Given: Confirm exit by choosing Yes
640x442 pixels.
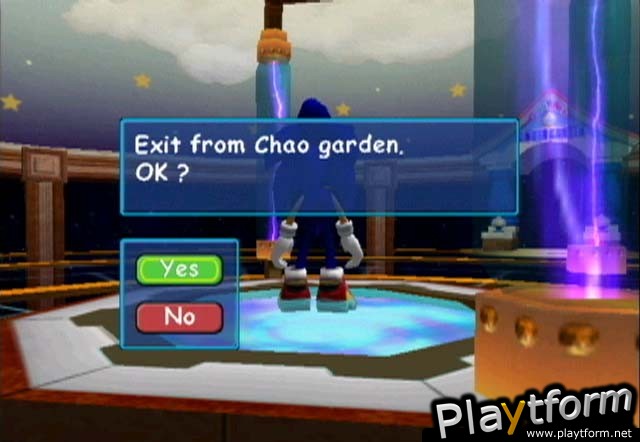Looking at the screenshot, I should (x=180, y=269).
